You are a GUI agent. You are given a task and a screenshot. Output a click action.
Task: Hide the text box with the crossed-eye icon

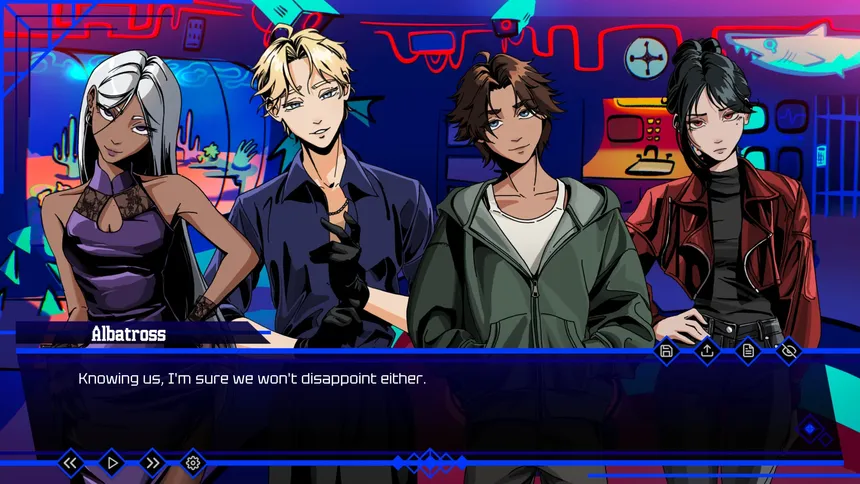point(788,351)
